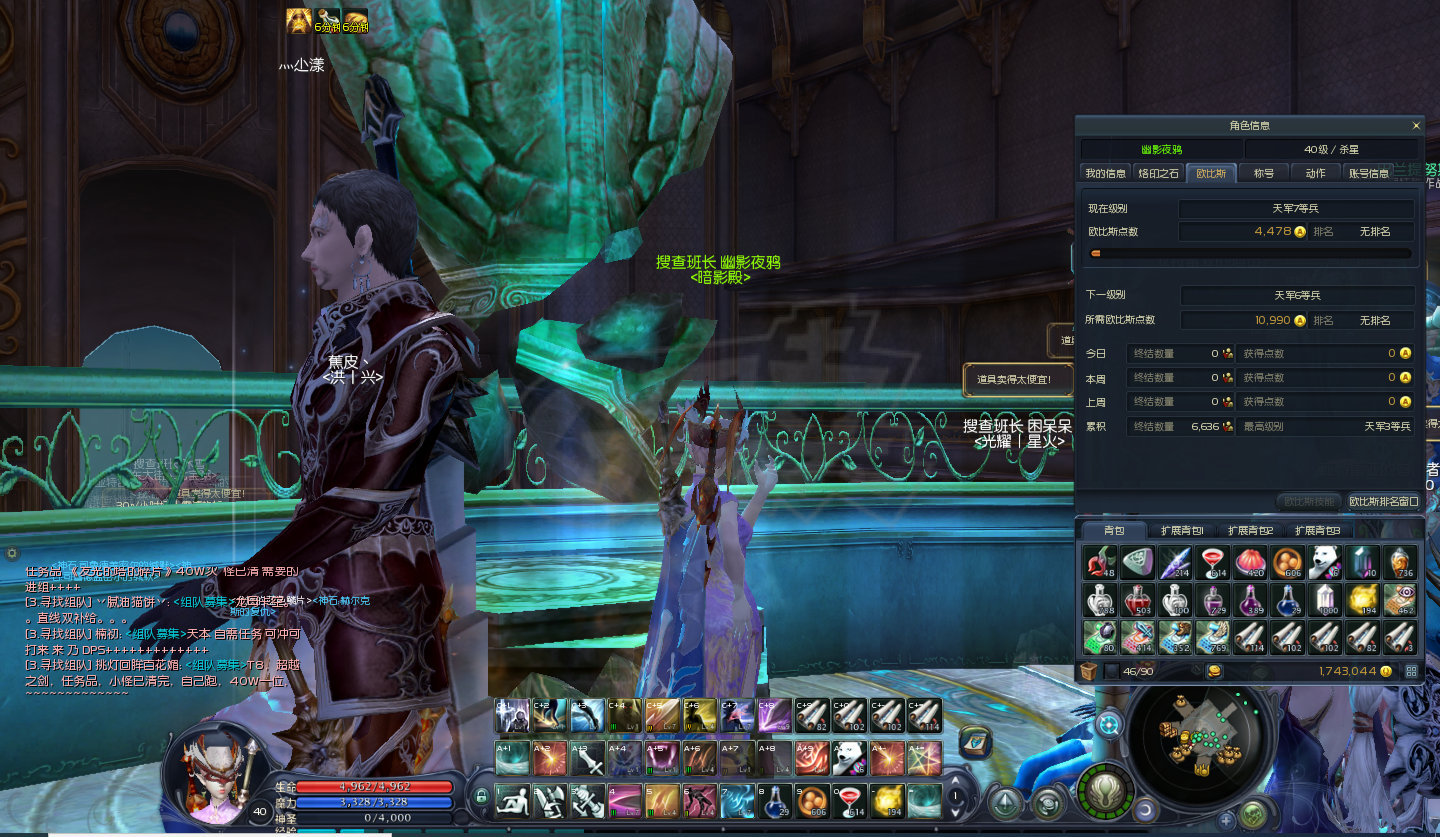The height and width of the screenshot is (837, 1440).
Task: Toggle the hotbar padlock button
Action: tap(481, 797)
